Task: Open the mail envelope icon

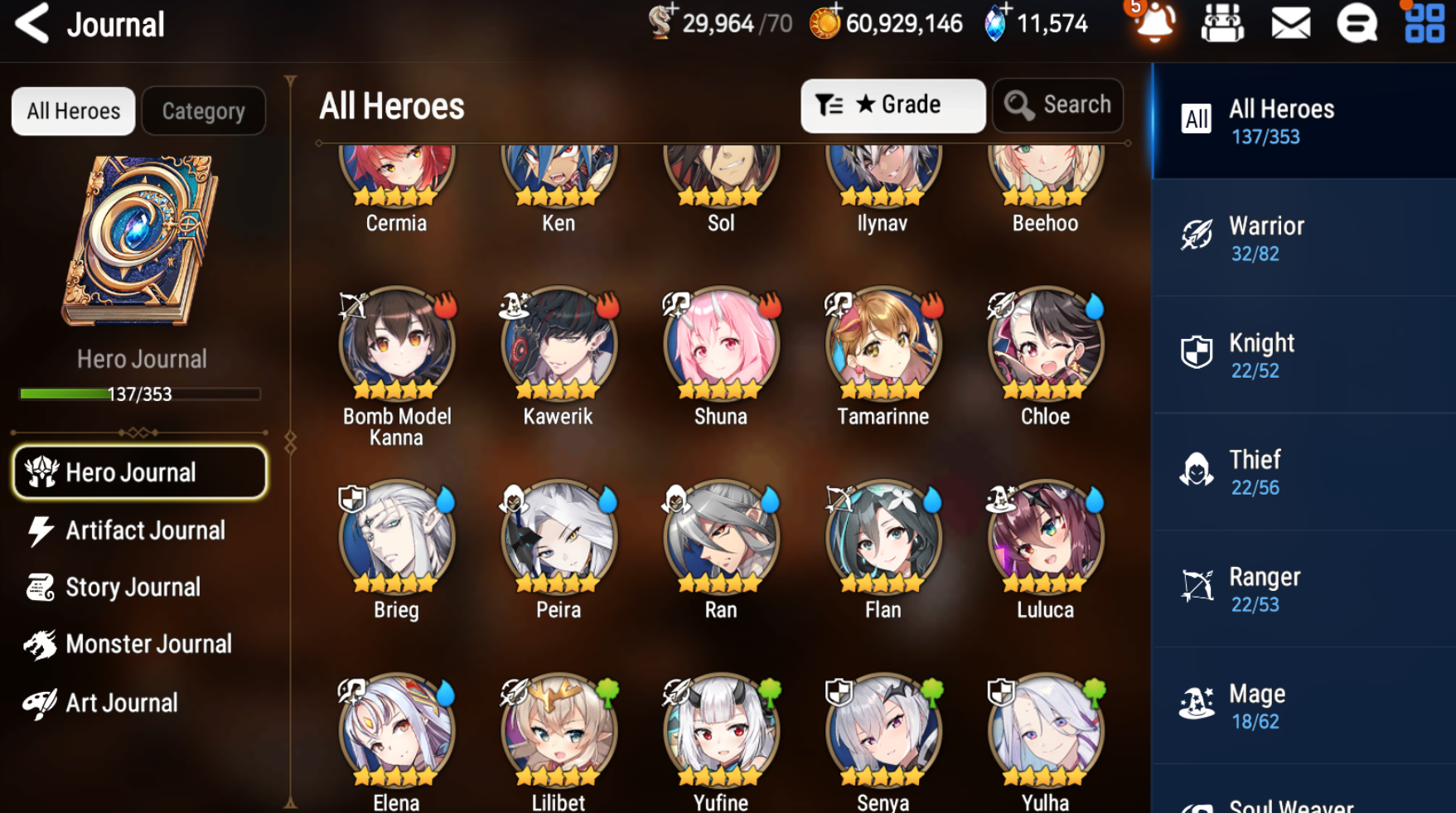Action: coord(1290,23)
